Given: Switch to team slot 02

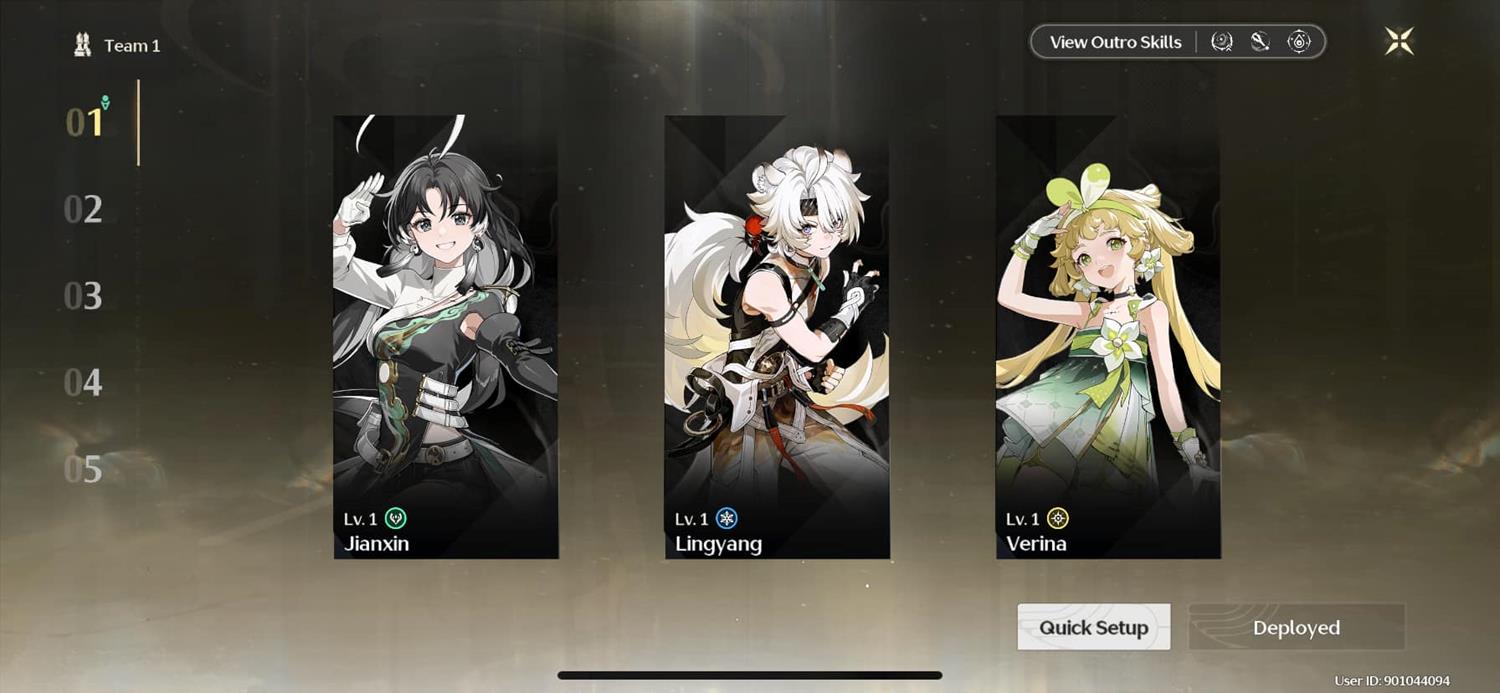Looking at the screenshot, I should [x=84, y=210].
